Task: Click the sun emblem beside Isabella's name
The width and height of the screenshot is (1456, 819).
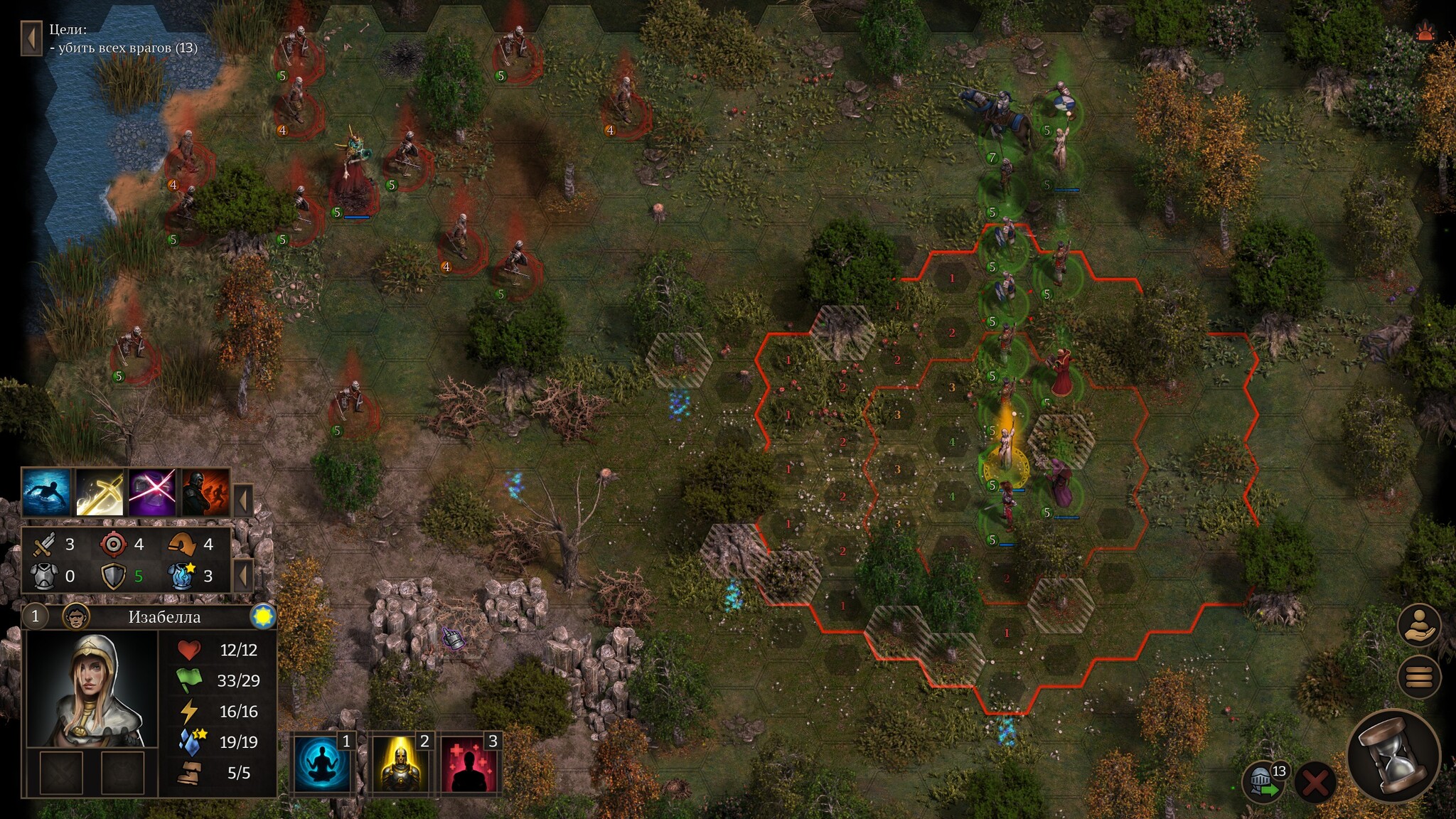Action: click(x=263, y=616)
